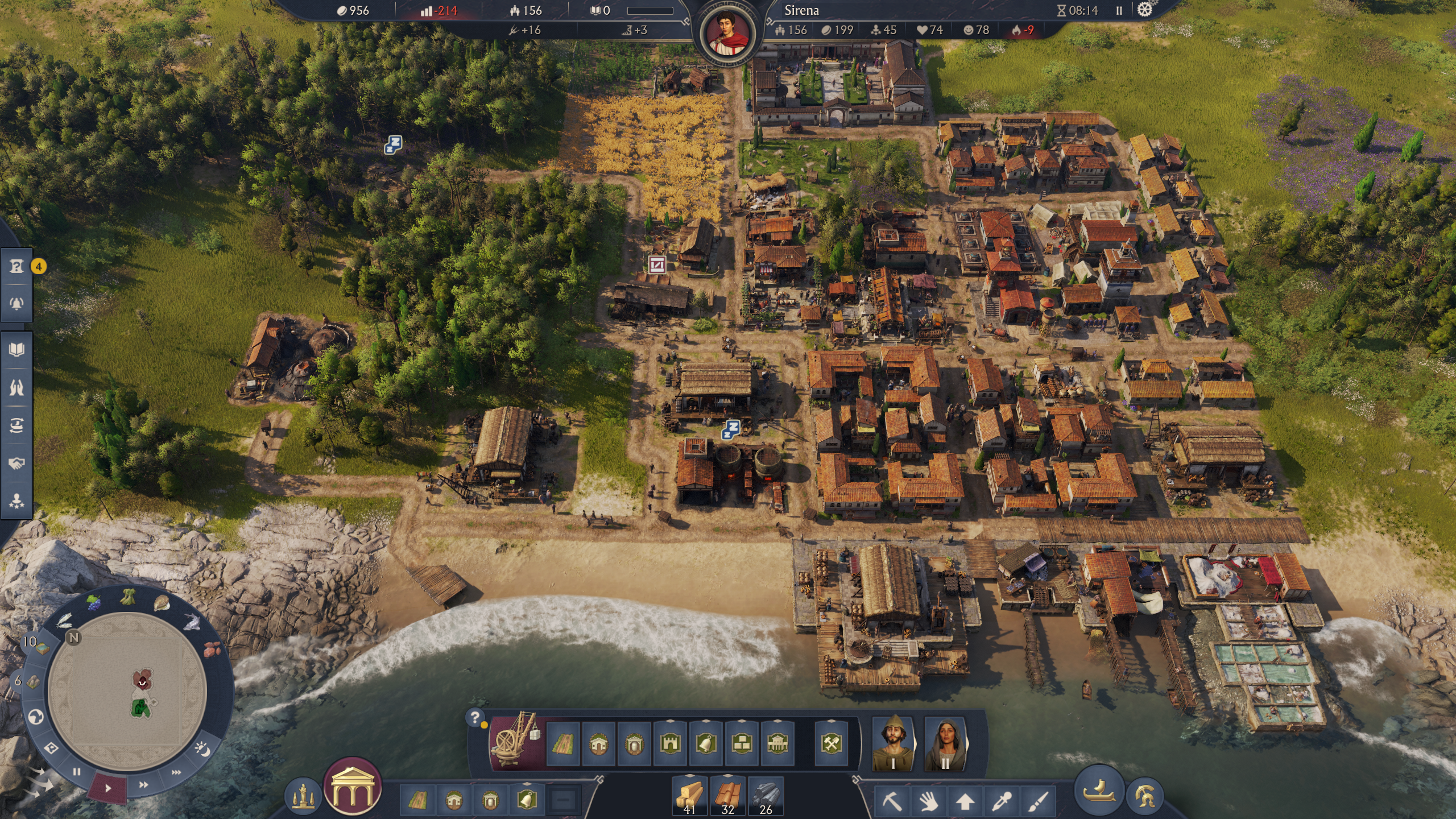Open the quest scroll panel

point(16,266)
